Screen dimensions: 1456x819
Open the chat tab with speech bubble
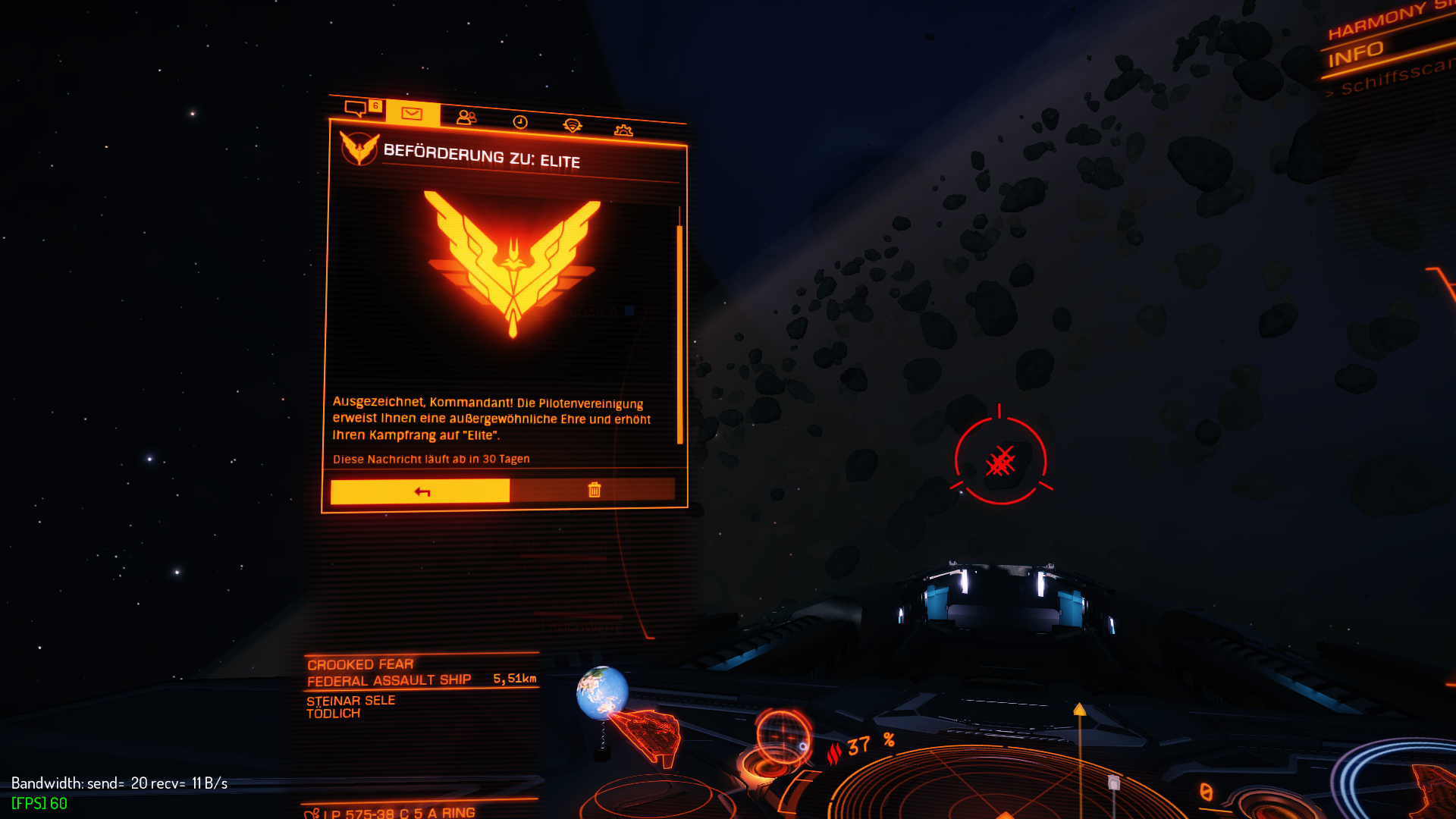click(x=356, y=108)
